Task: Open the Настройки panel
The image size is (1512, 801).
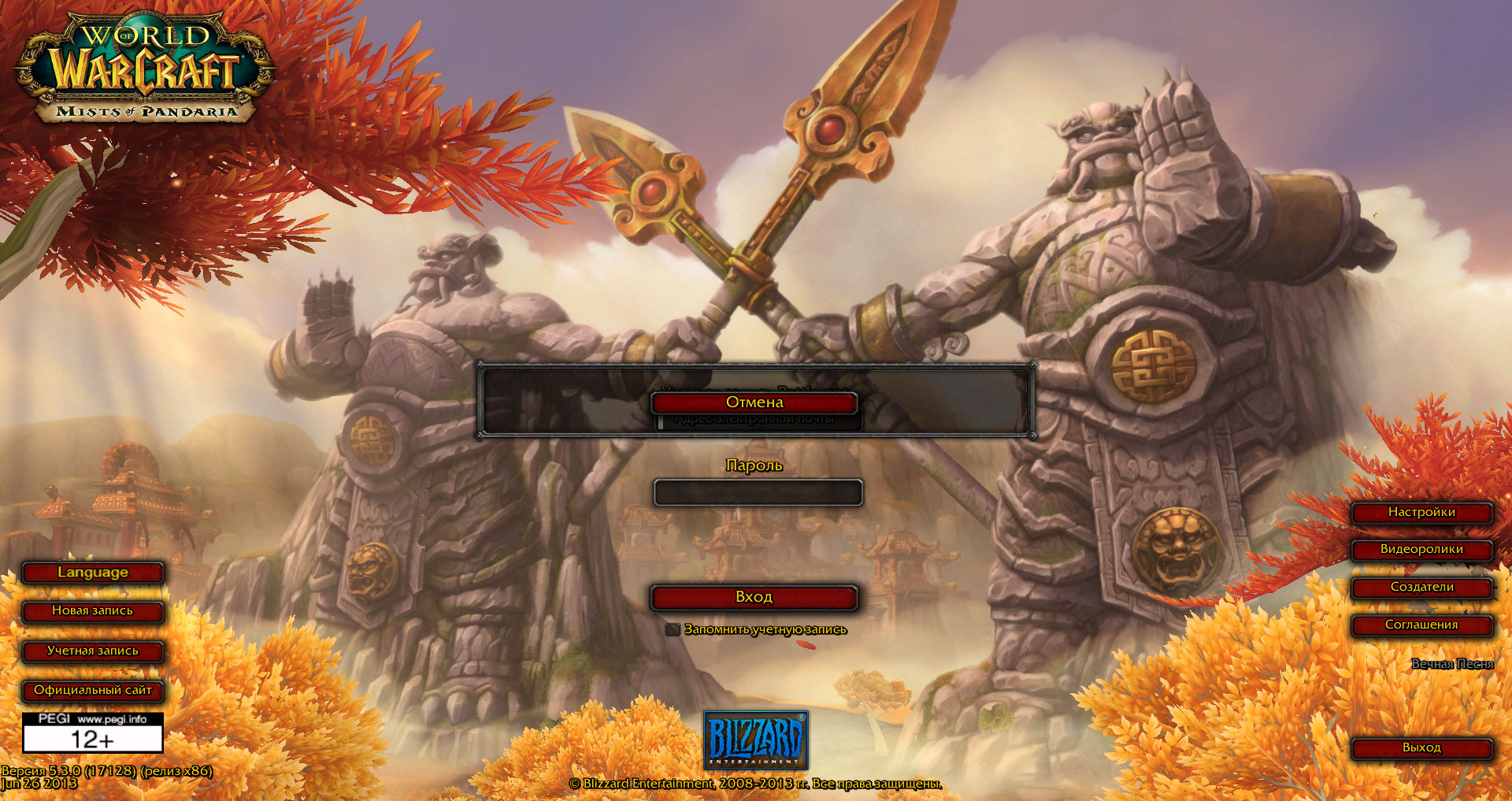Action: pos(1421,512)
